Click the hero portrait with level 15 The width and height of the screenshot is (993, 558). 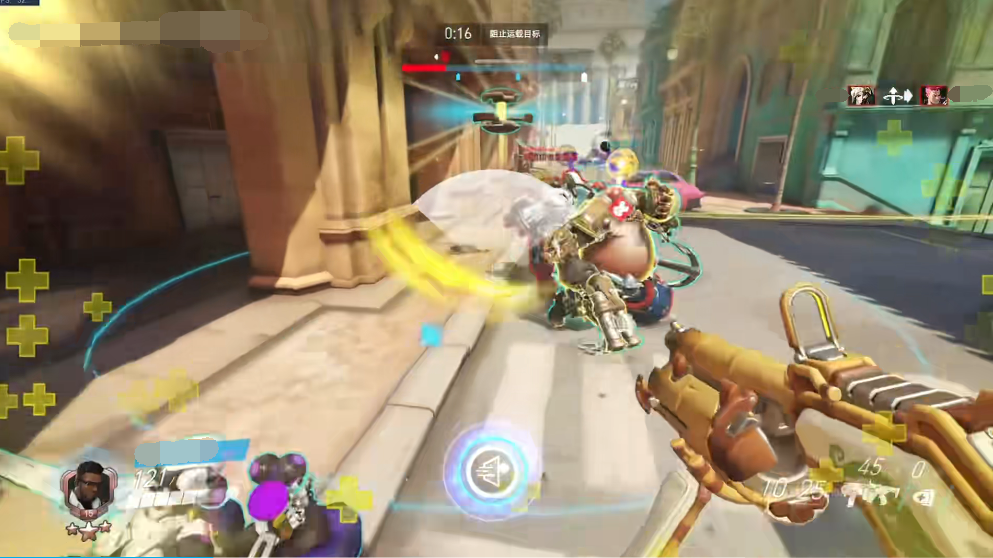point(90,489)
